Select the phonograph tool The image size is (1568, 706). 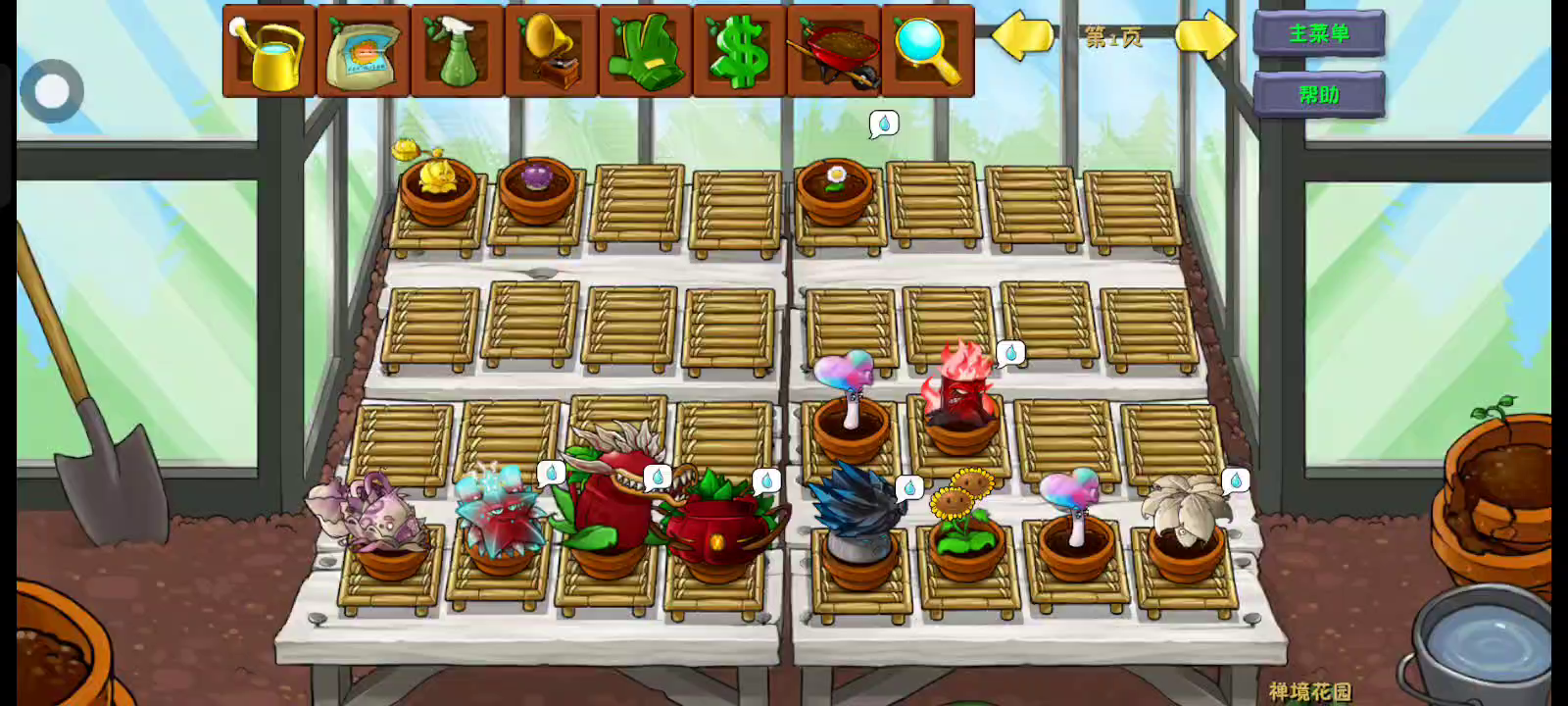click(551, 51)
